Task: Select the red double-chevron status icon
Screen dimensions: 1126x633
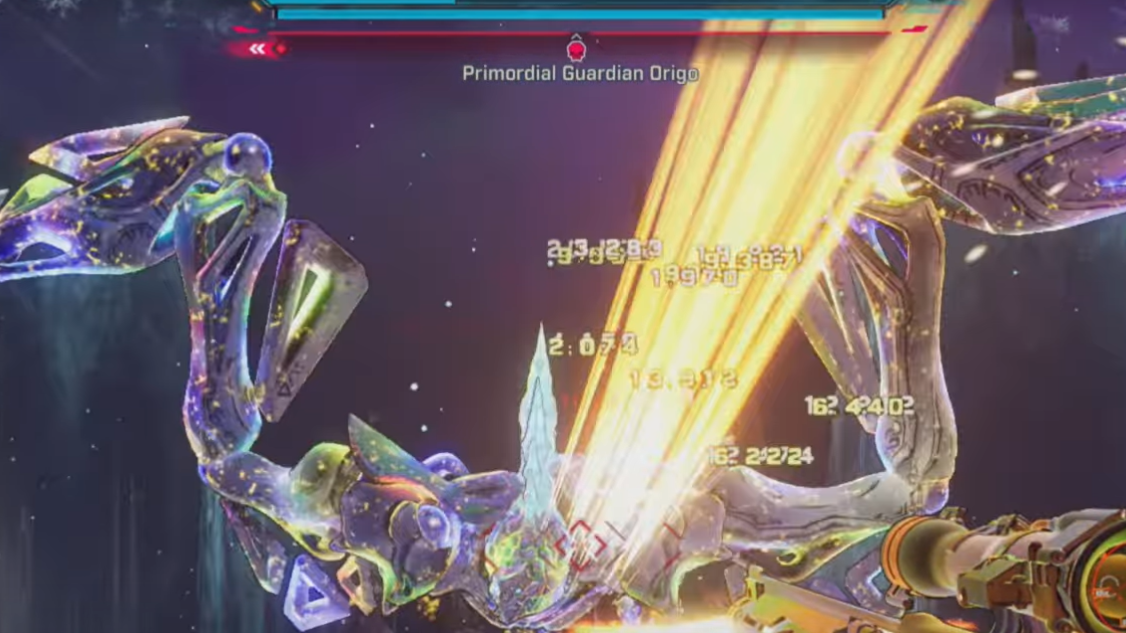Action: click(x=258, y=48)
